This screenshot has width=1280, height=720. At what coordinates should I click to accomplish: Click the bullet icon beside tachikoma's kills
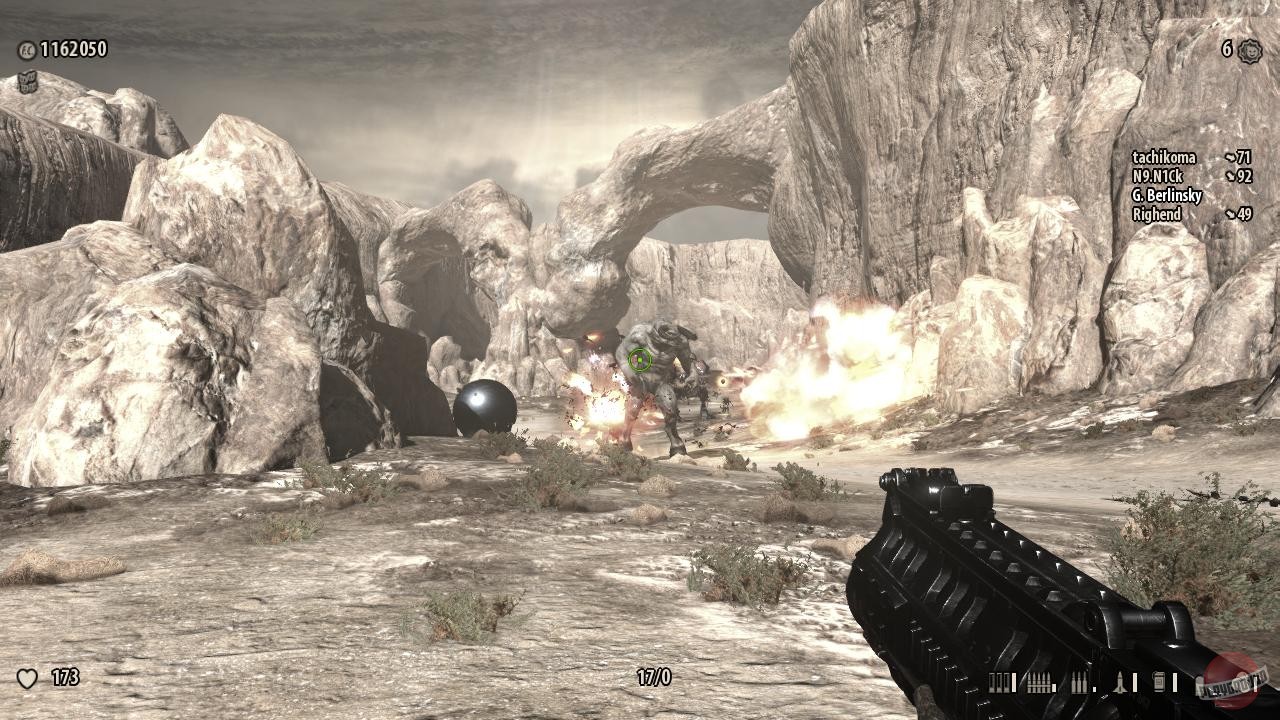coord(1231,157)
